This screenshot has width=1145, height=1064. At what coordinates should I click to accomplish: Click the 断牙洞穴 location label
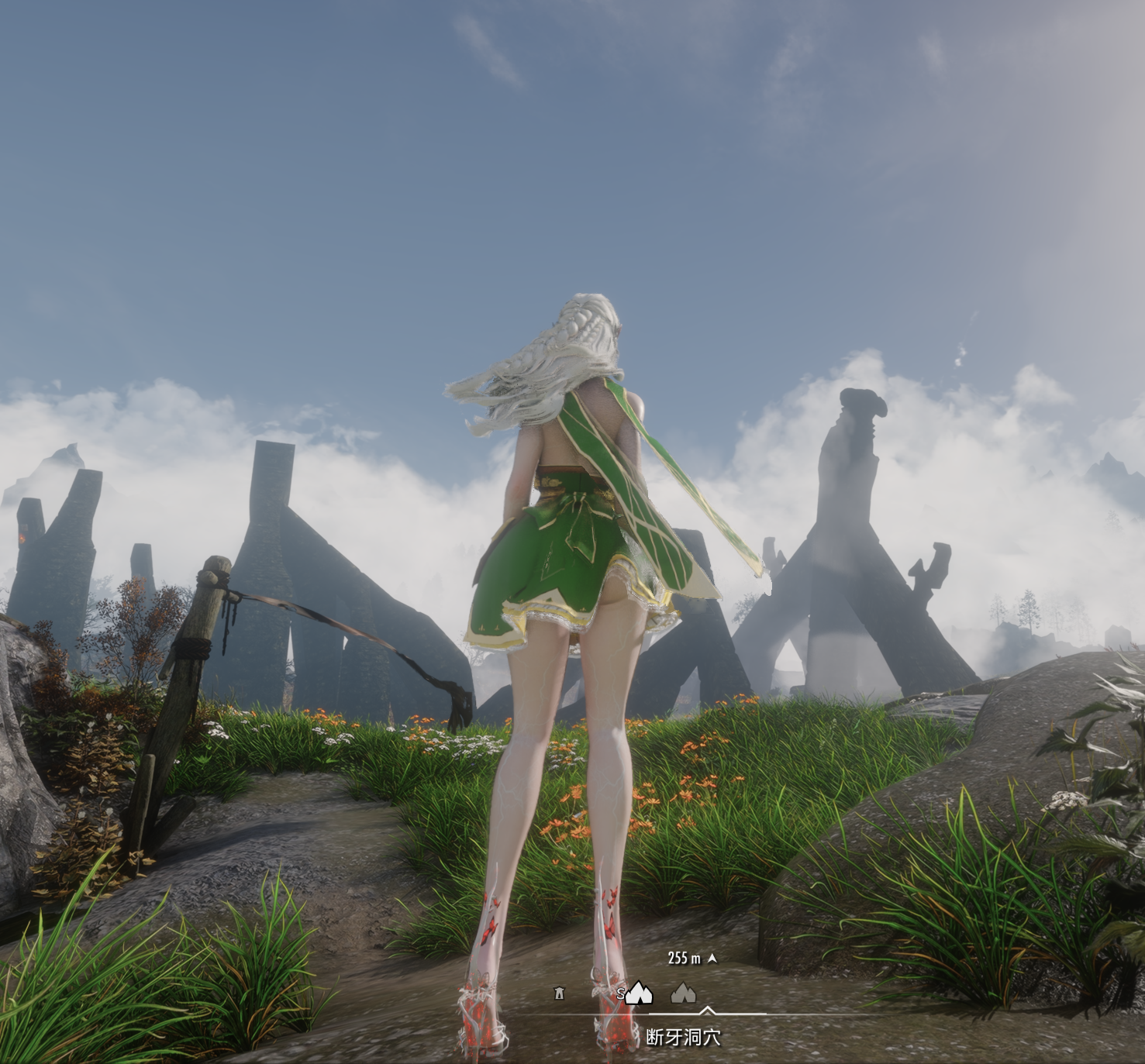pos(683,1037)
